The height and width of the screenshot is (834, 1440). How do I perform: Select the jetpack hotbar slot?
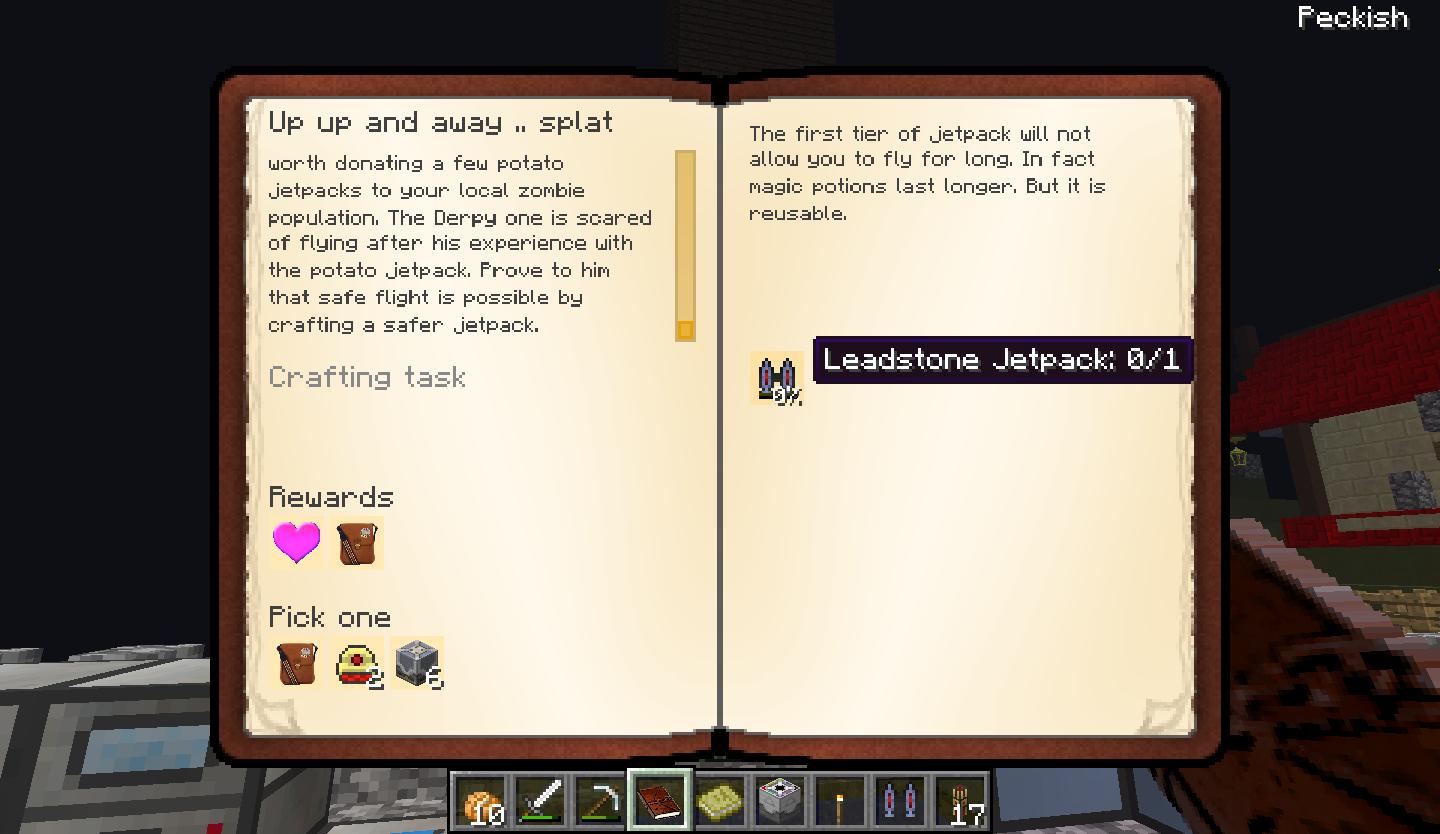point(900,801)
